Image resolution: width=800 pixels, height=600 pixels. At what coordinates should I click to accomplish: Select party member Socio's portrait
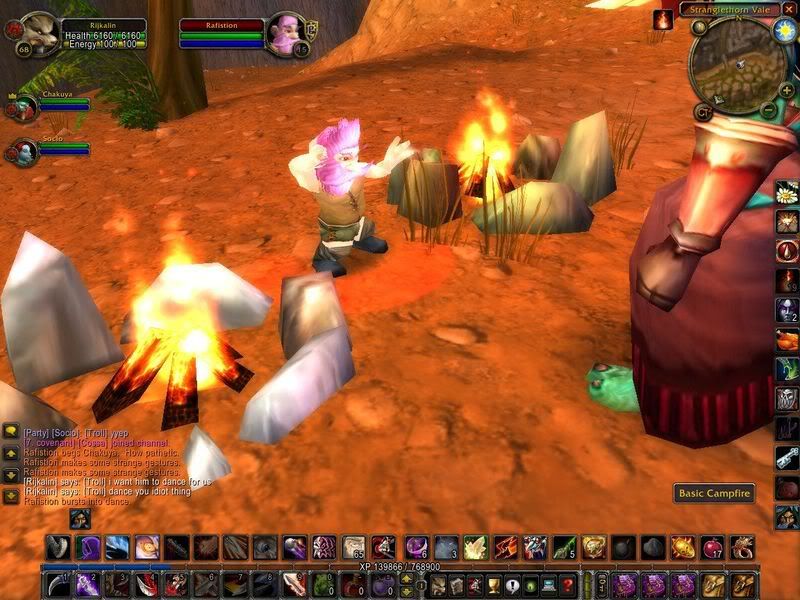[24, 152]
